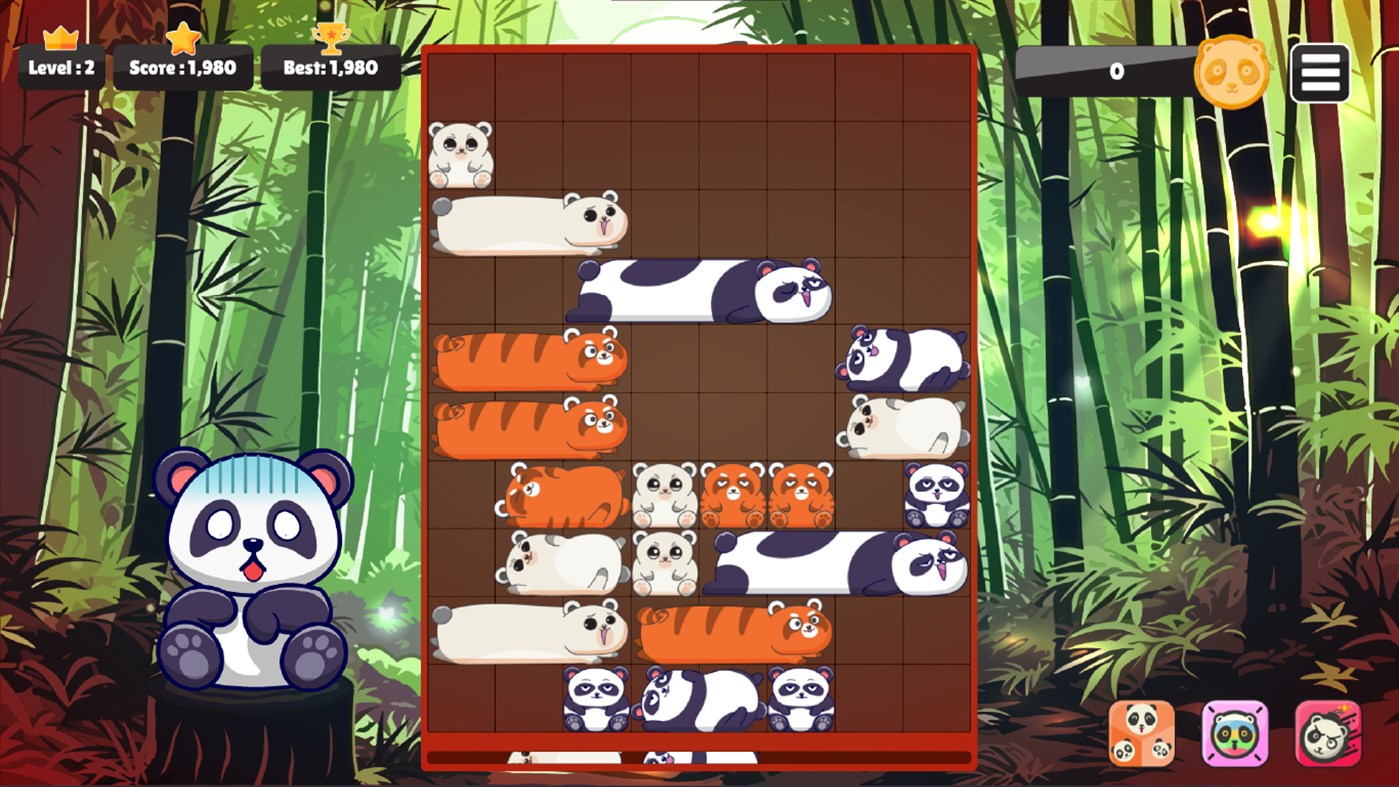The height and width of the screenshot is (787, 1399).
Task: Expand the in-game options menu
Action: coord(1319,72)
